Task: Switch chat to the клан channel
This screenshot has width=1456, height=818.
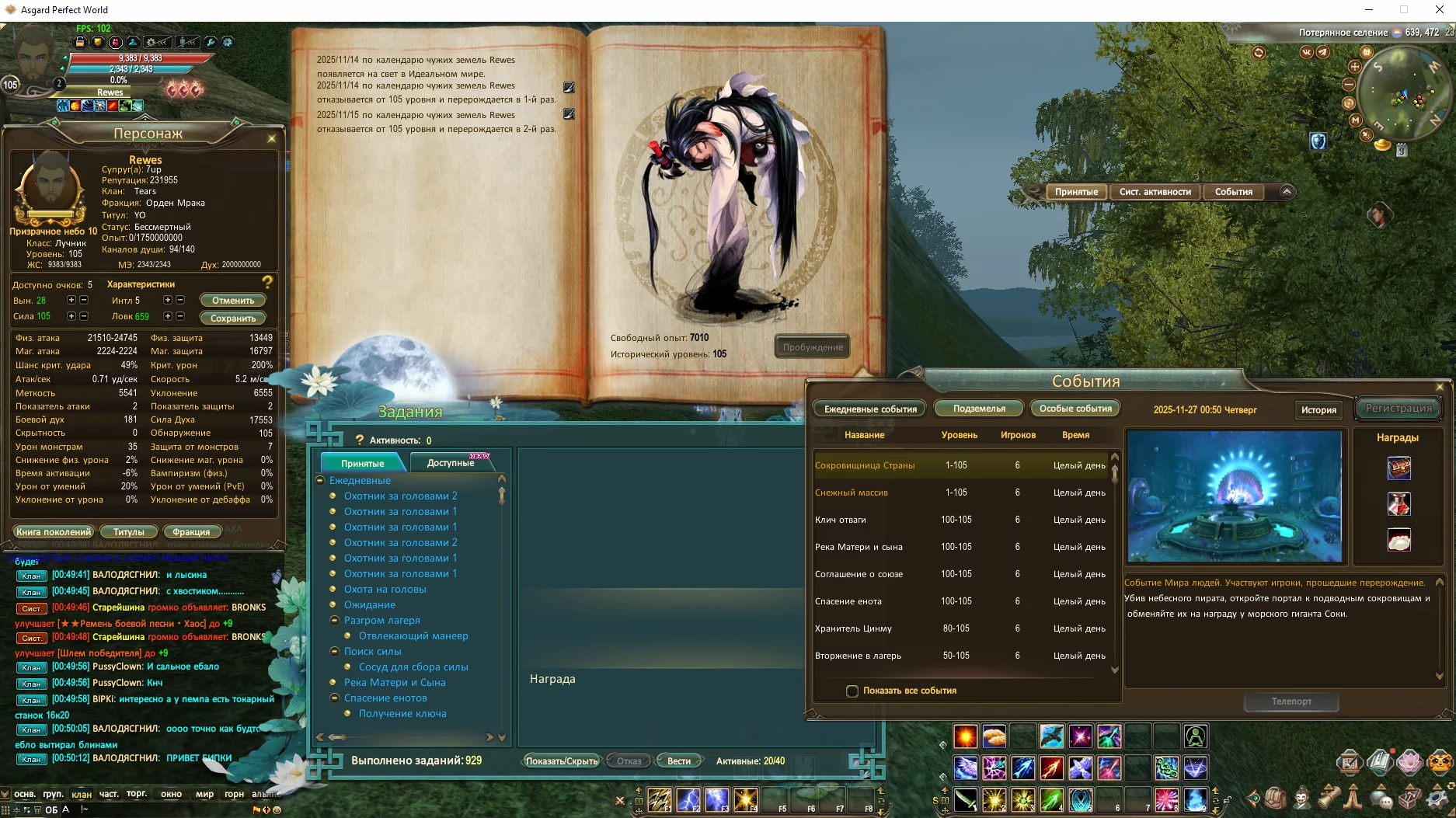Action: [82, 794]
